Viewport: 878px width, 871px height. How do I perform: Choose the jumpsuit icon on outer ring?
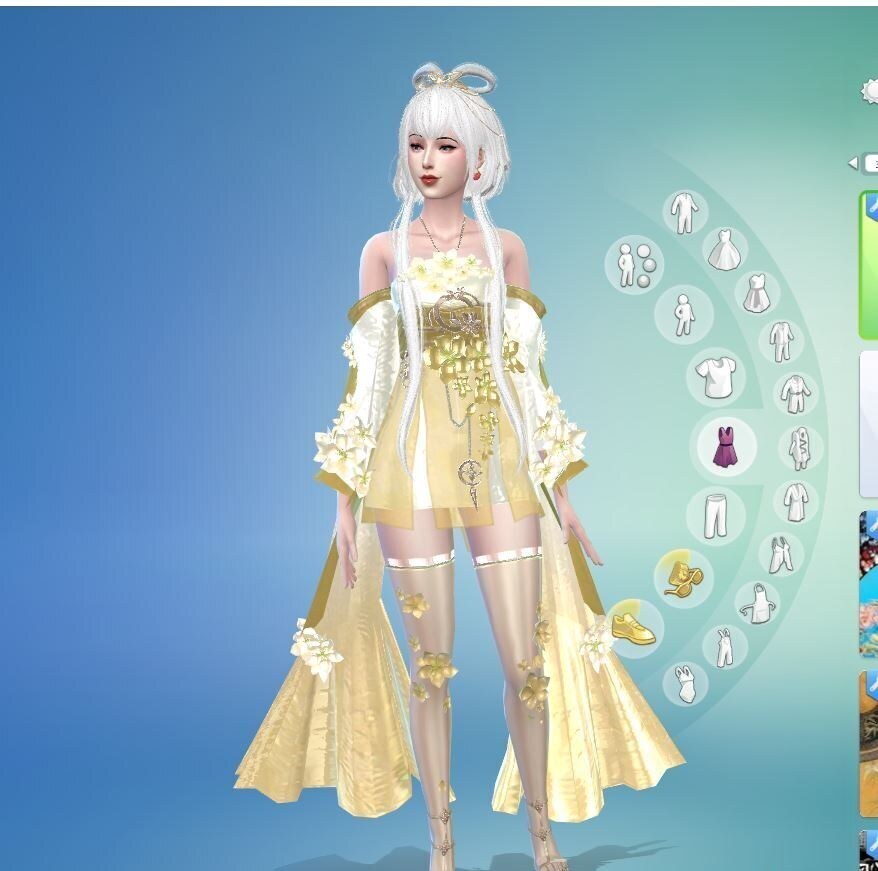coord(684,212)
